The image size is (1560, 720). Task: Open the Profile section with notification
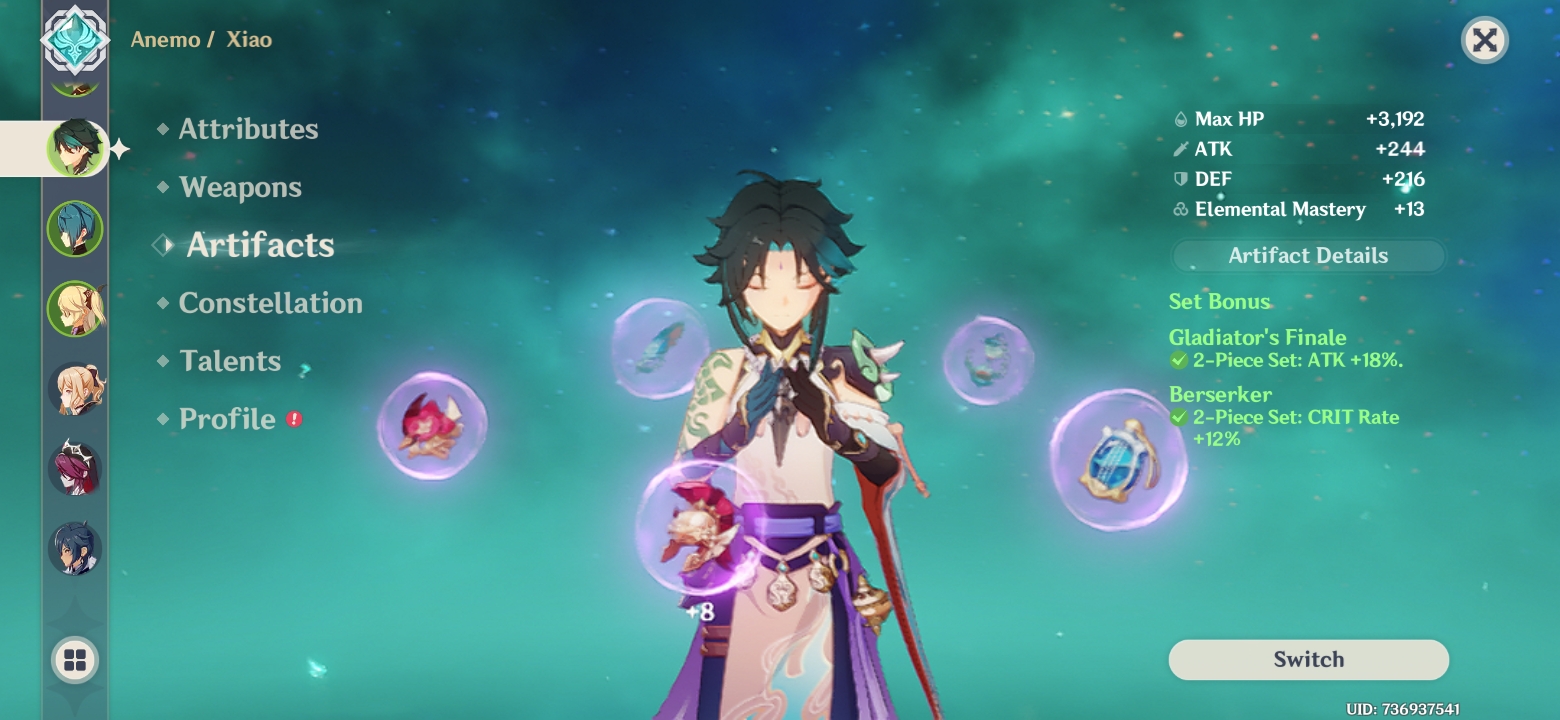click(x=228, y=419)
